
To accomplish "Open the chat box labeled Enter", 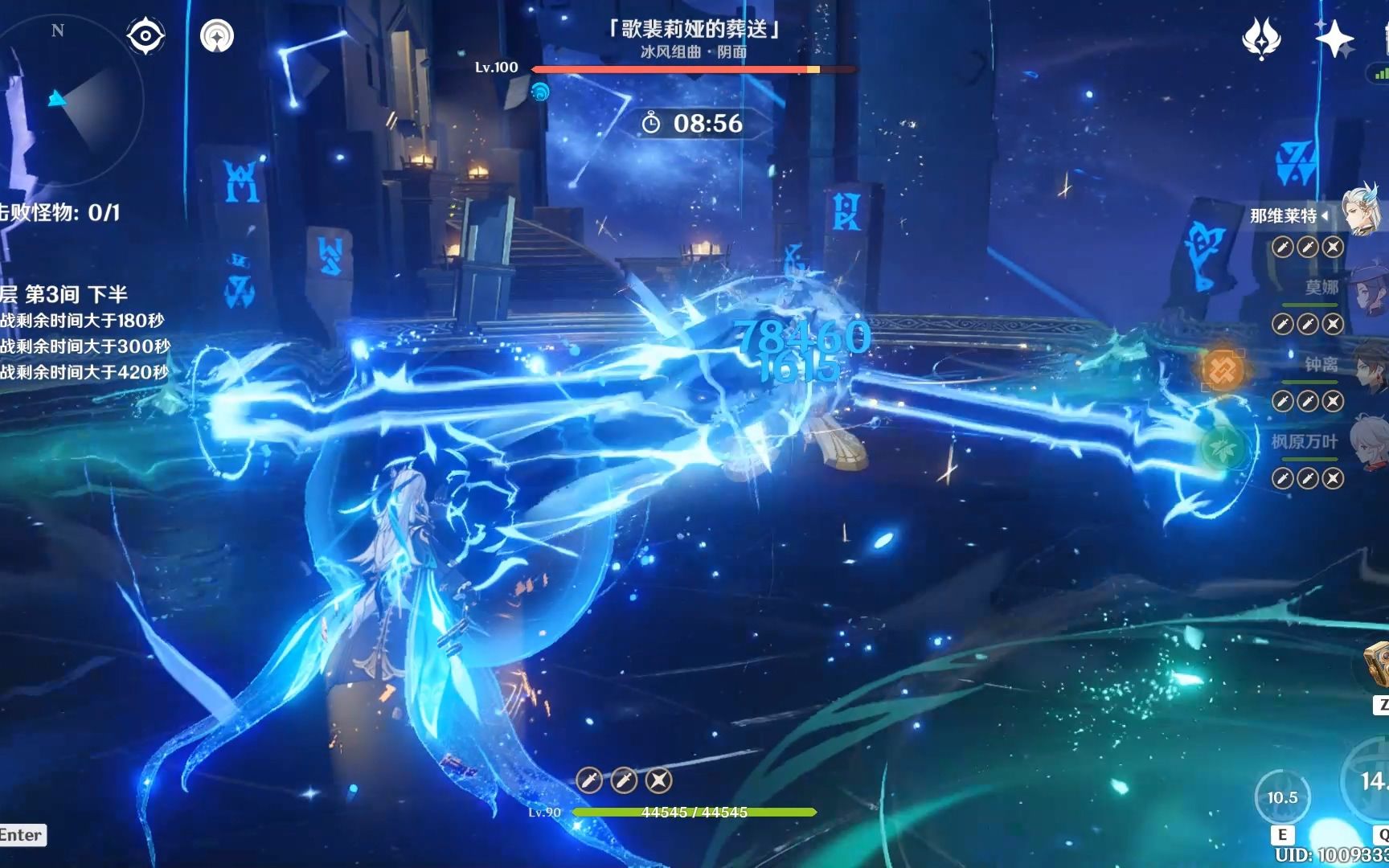I will (22, 835).
